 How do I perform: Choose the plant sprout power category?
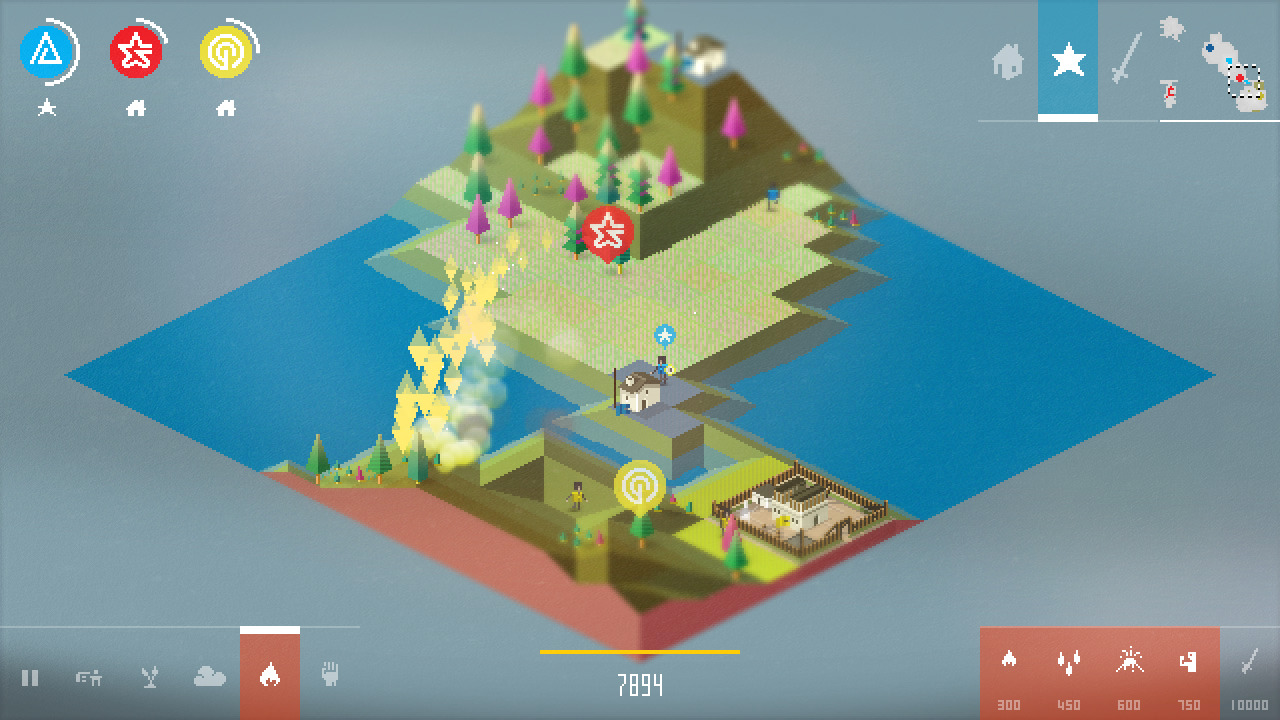[x=149, y=678]
